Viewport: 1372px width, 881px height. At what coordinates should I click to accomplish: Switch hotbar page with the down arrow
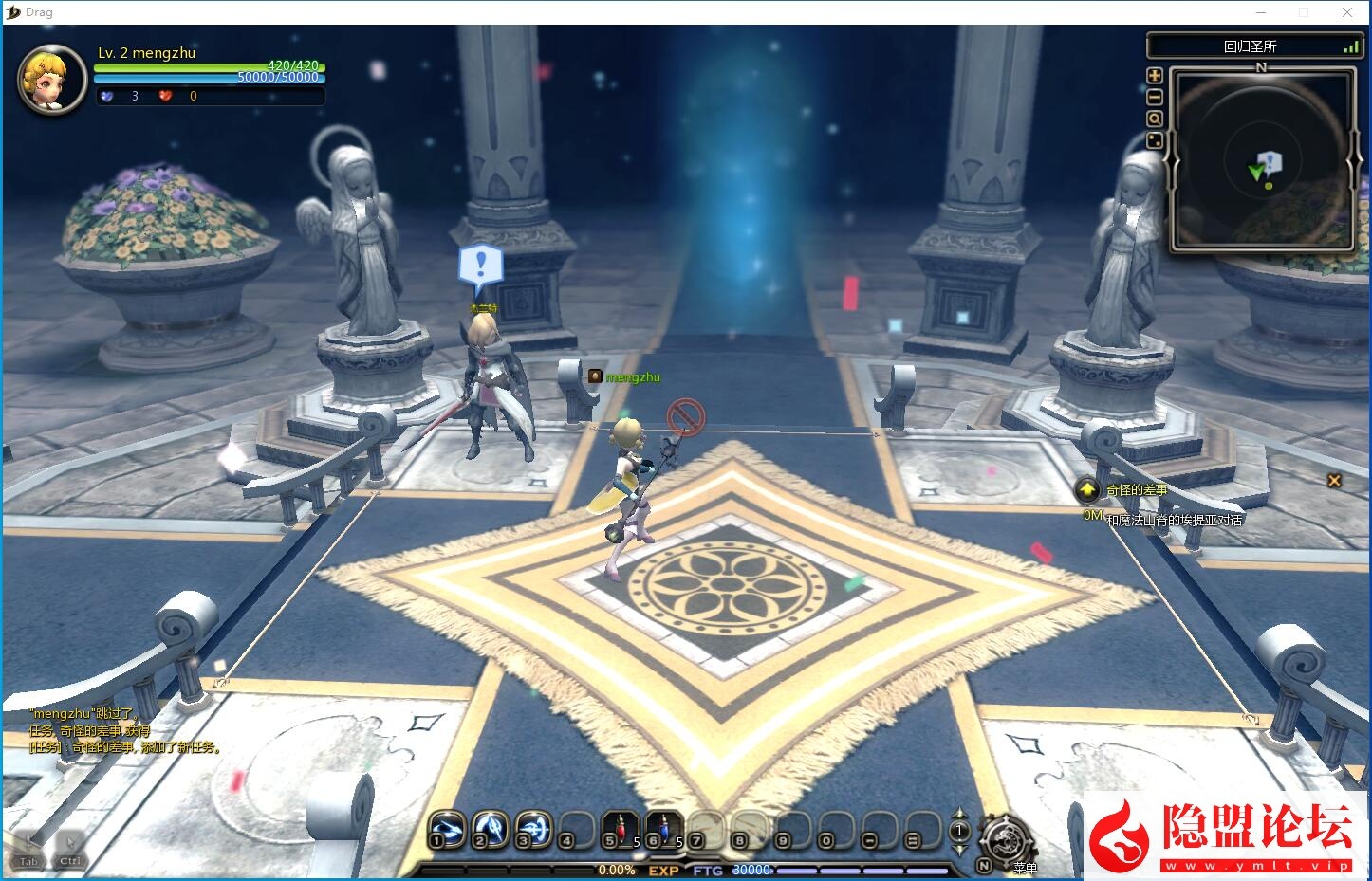[959, 849]
